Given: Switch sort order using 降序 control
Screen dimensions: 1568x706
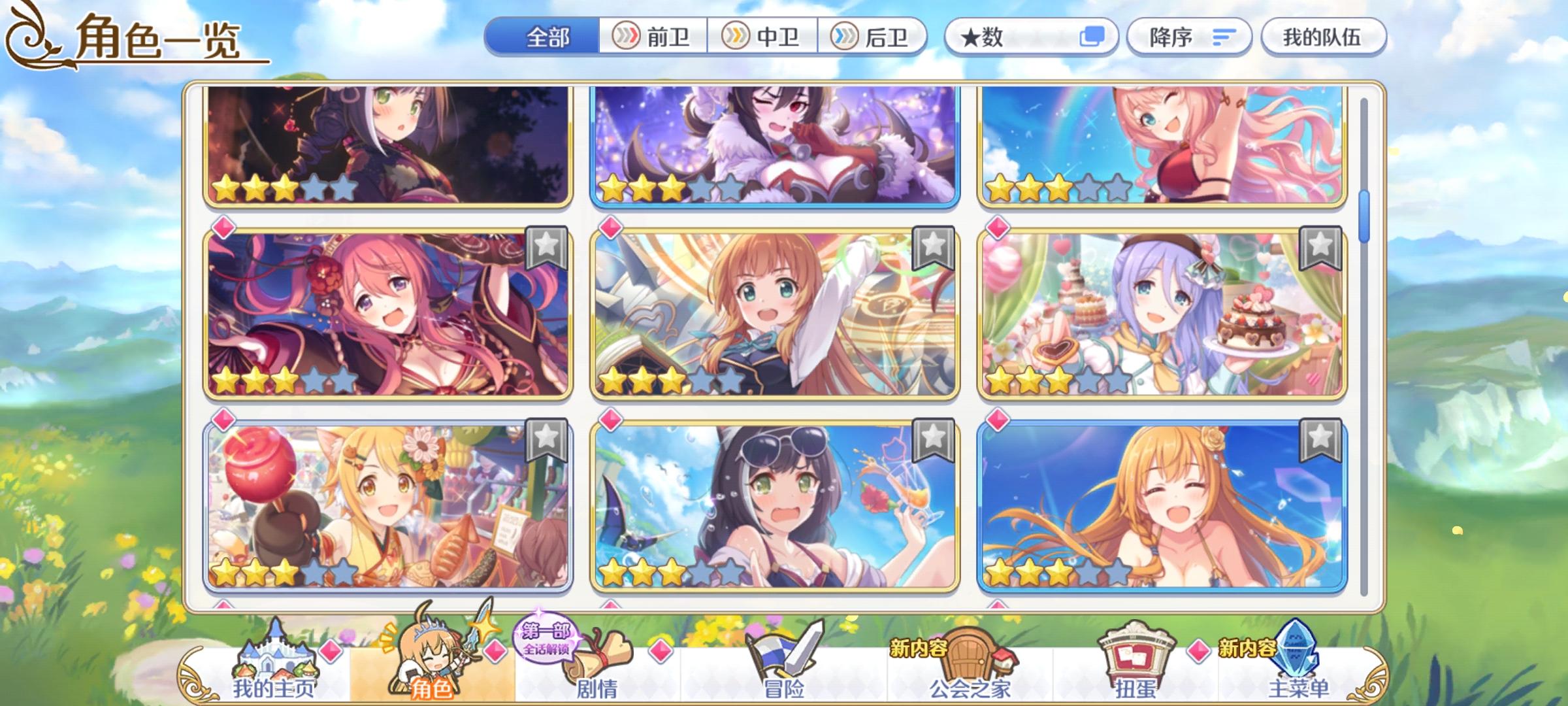Looking at the screenshot, I should point(1189,37).
